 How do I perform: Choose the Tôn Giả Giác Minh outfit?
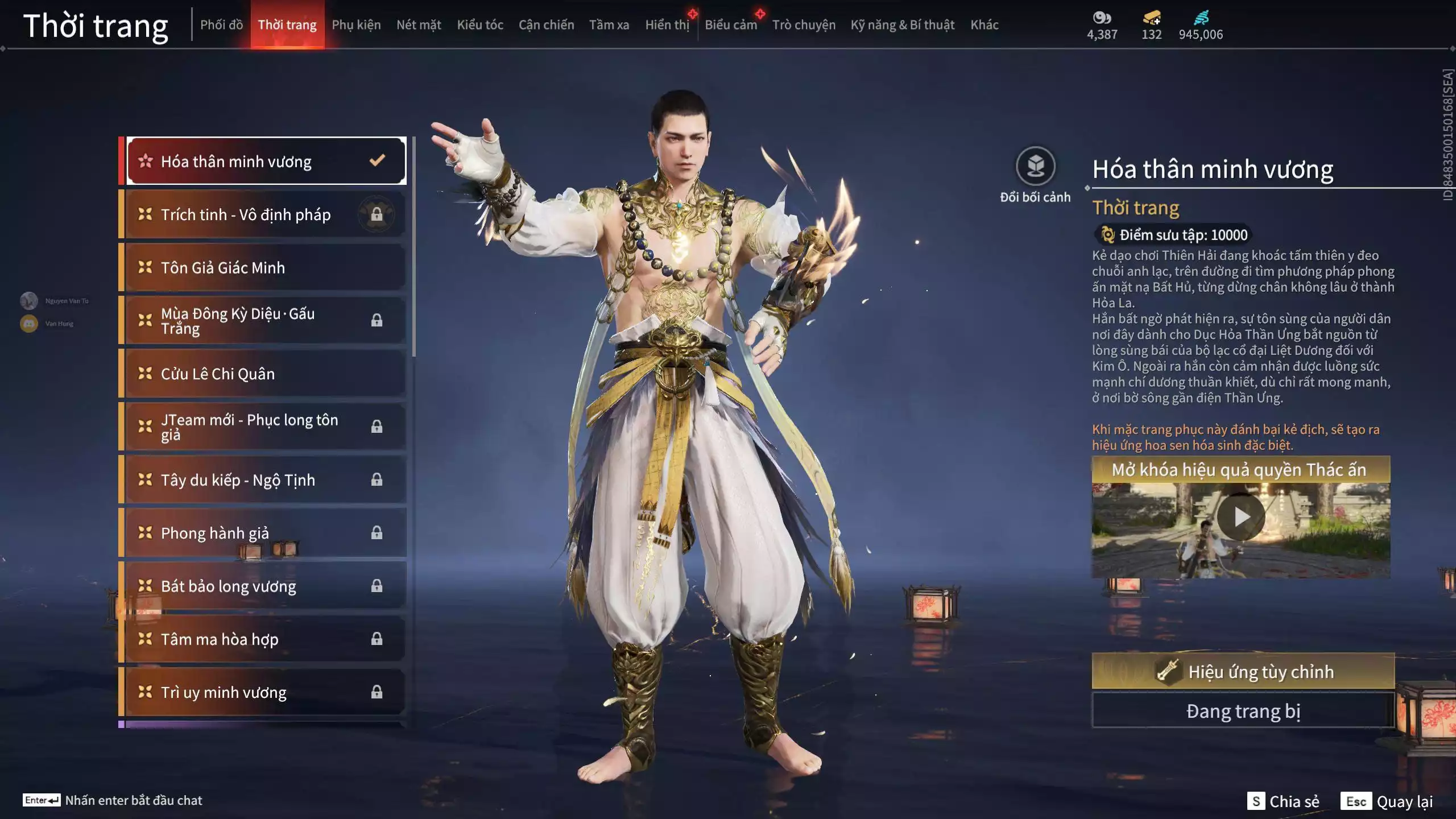pyautogui.click(x=265, y=267)
